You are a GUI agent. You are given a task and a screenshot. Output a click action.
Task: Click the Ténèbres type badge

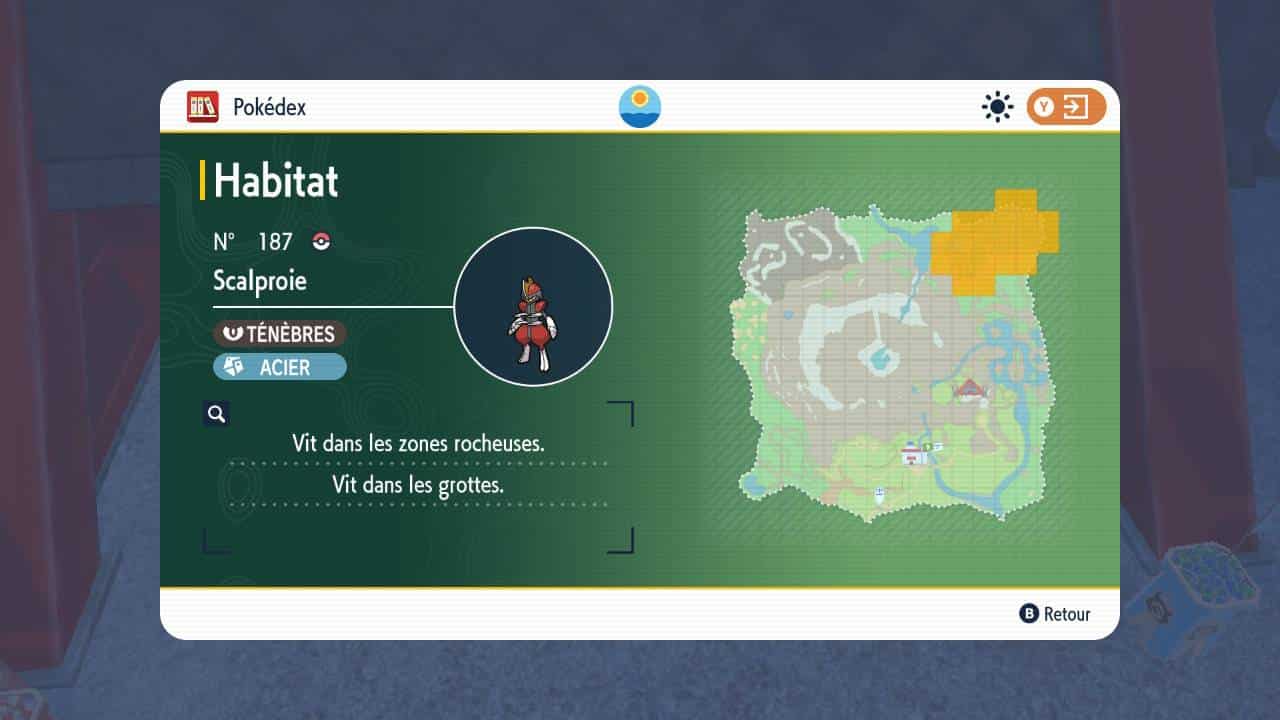tap(280, 334)
